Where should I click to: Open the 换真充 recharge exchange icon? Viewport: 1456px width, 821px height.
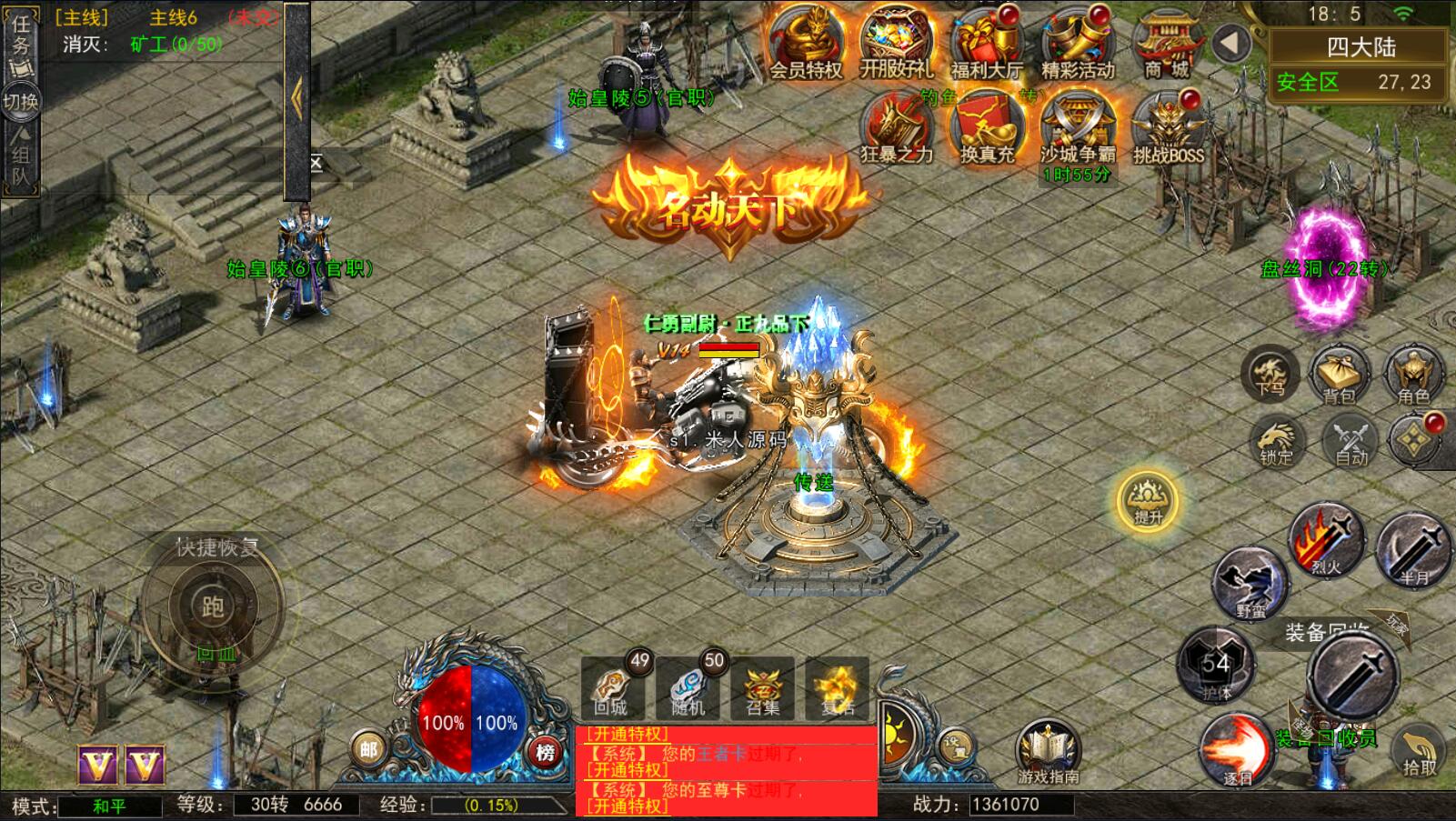tap(987, 128)
